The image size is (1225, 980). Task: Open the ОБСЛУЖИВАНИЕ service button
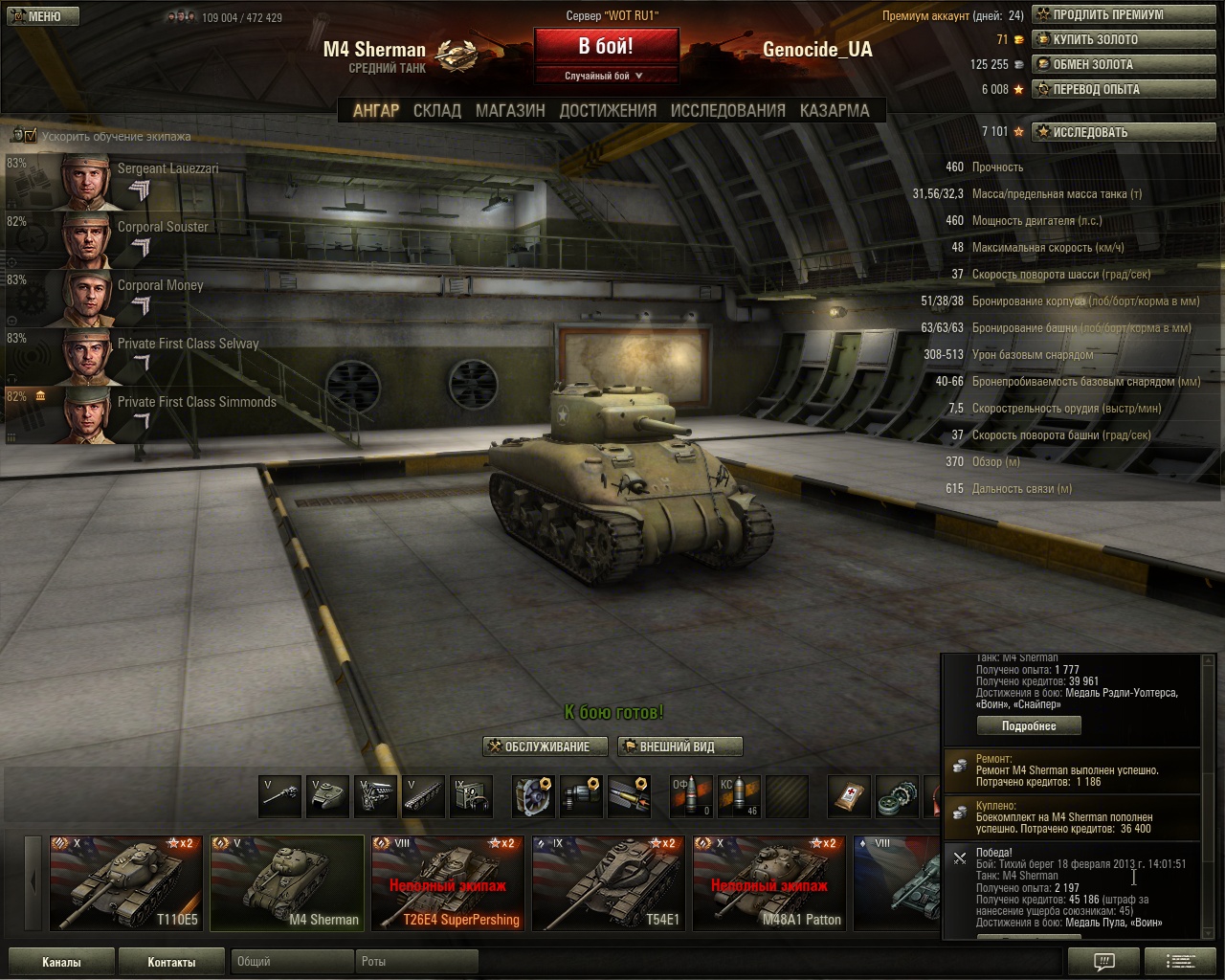point(546,746)
